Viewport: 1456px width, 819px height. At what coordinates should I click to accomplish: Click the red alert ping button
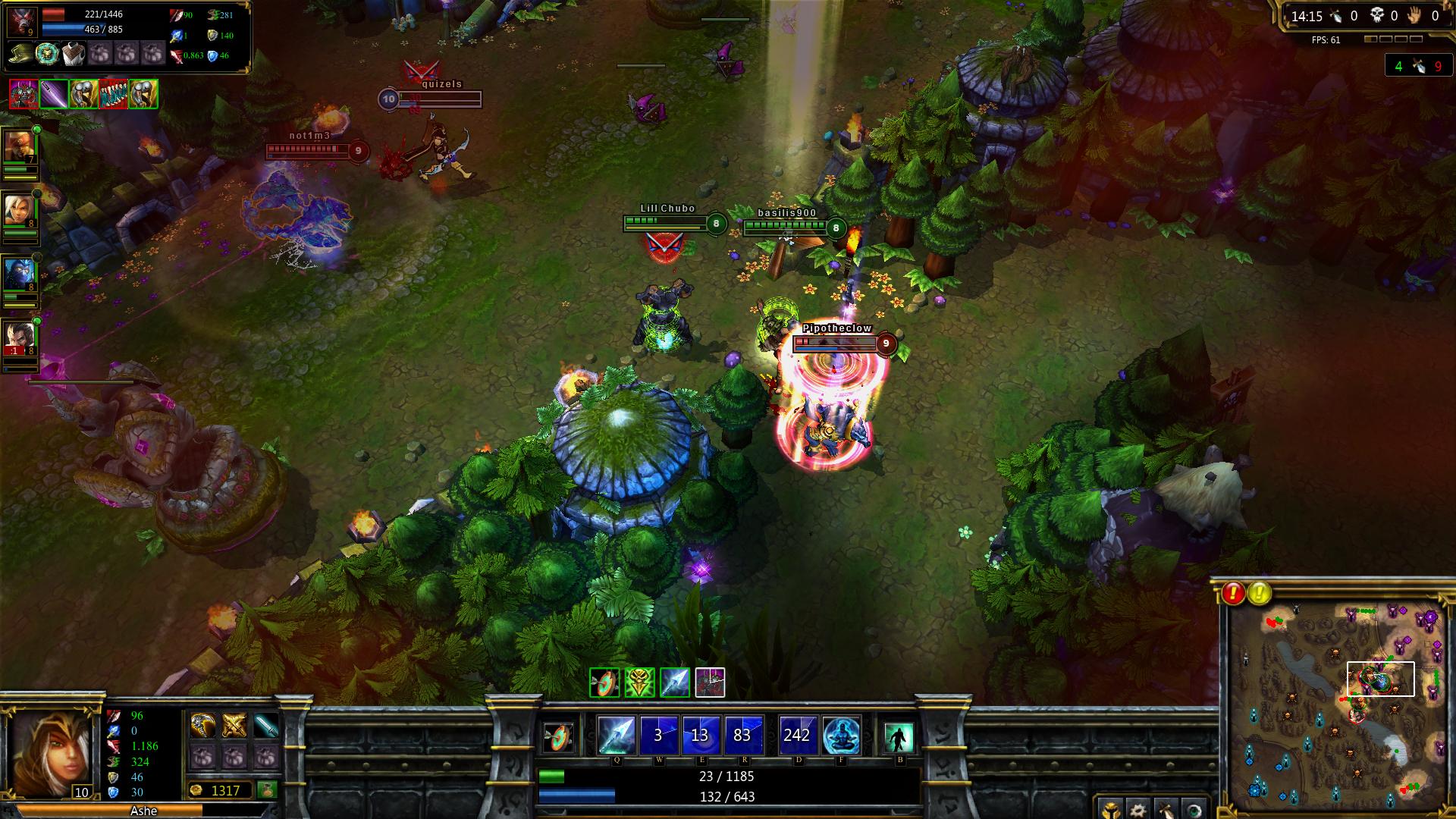tap(1233, 593)
